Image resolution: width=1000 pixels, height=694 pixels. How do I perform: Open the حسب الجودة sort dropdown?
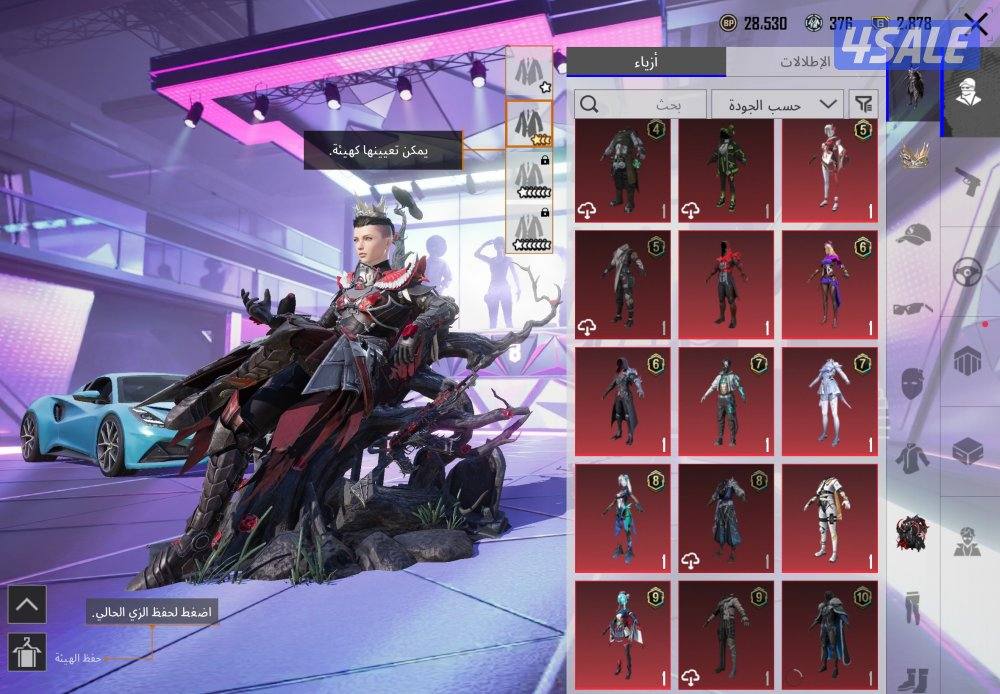[776, 104]
